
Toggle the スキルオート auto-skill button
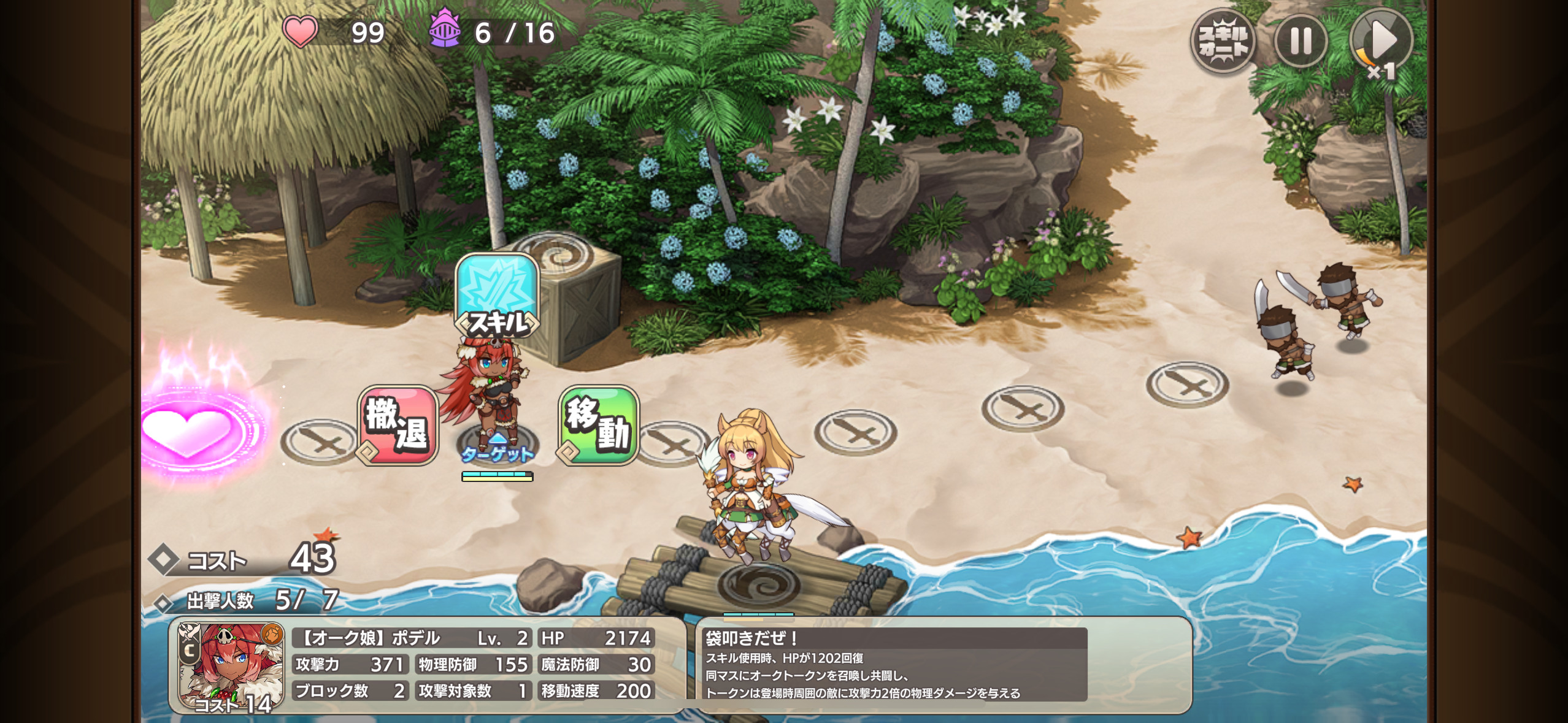point(1223,42)
